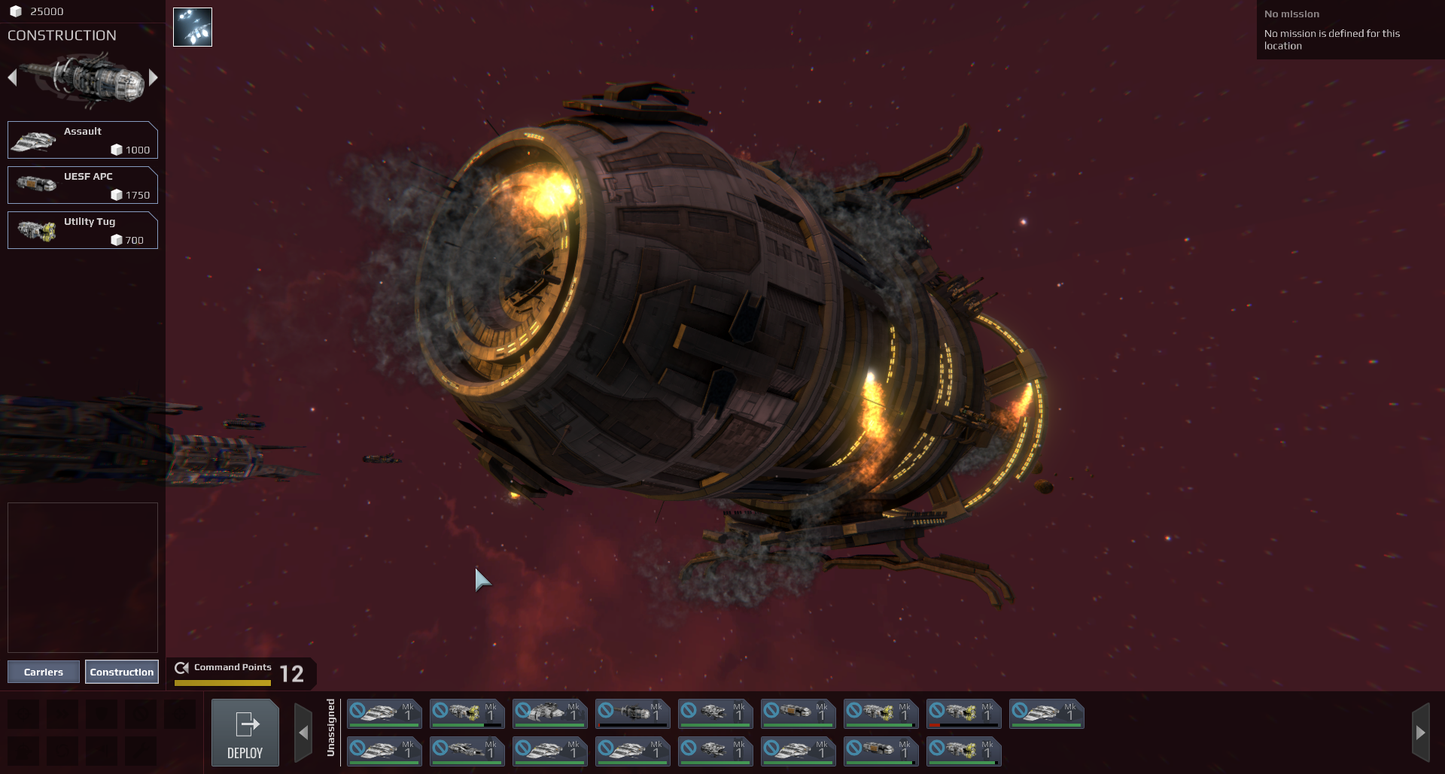The width and height of the screenshot is (1445, 774).
Task: Click the No mission info panel
Action: [x=1348, y=30]
